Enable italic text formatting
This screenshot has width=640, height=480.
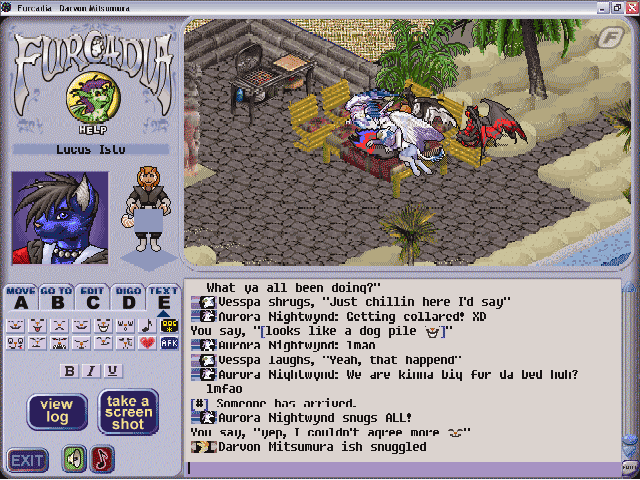click(92, 371)
